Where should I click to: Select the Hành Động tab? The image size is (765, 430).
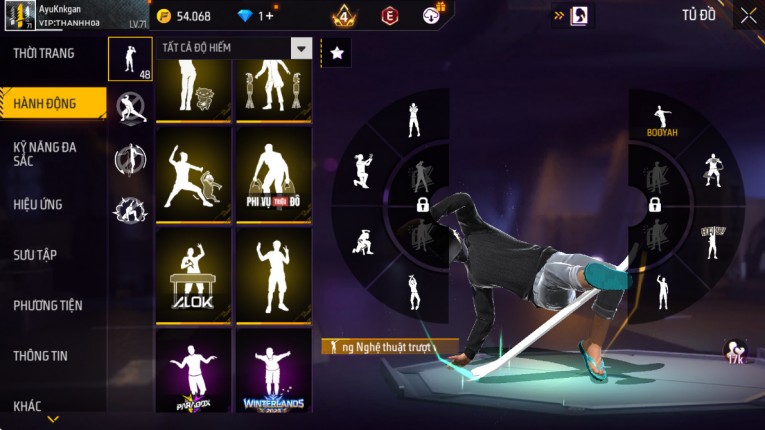(x=45, y=101)
